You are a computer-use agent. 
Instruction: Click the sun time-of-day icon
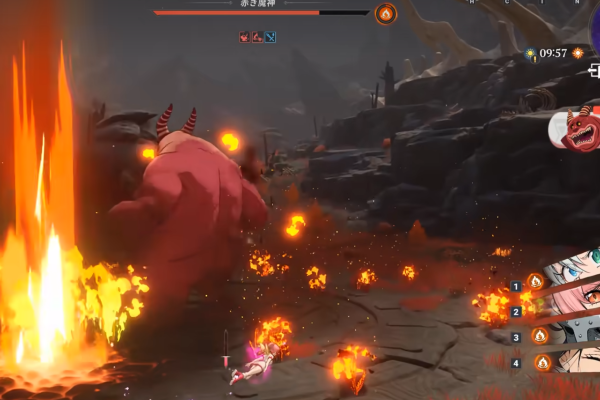click(530, 53)
